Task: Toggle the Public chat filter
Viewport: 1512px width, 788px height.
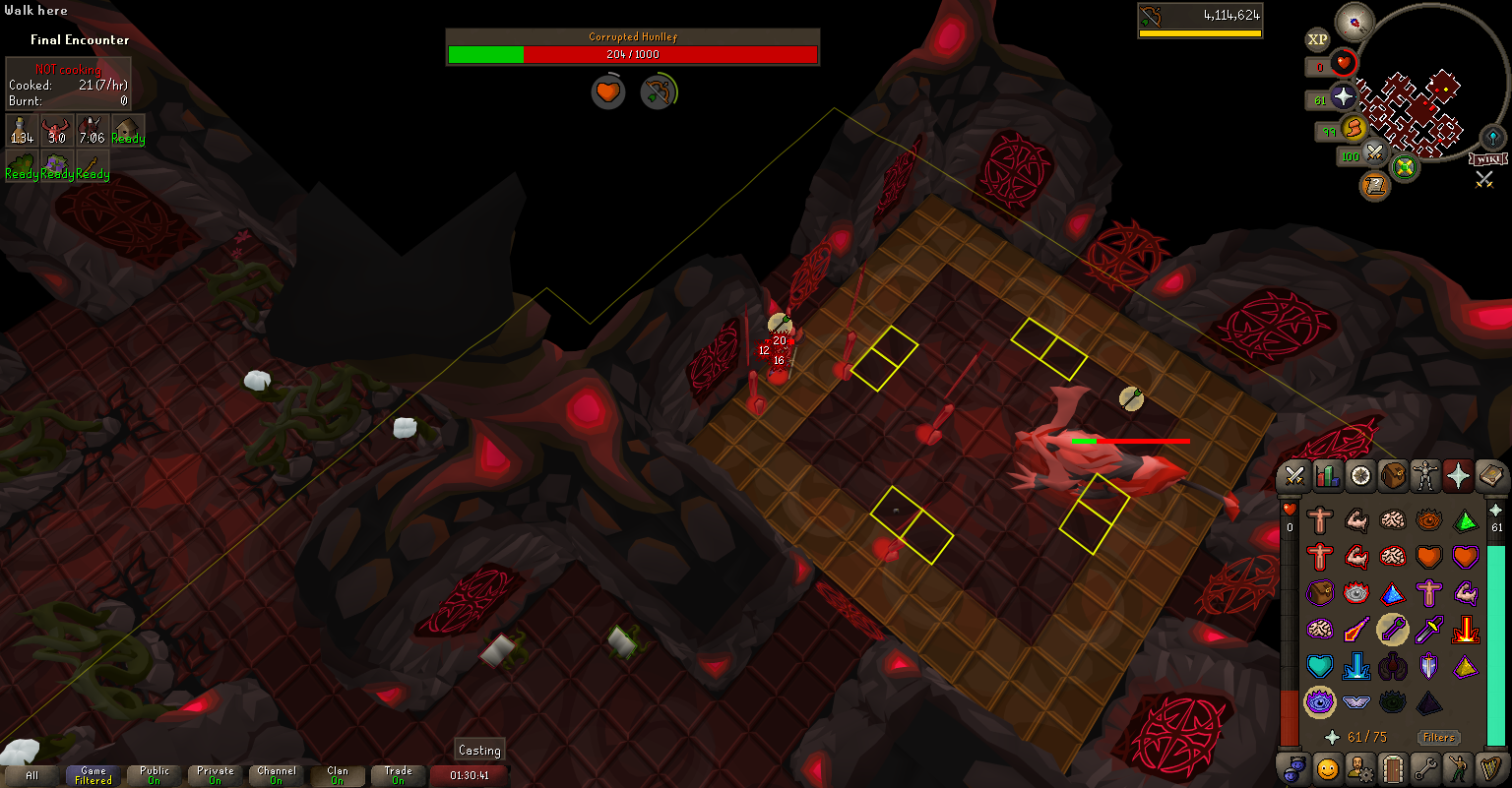Action: pos(155,775)
